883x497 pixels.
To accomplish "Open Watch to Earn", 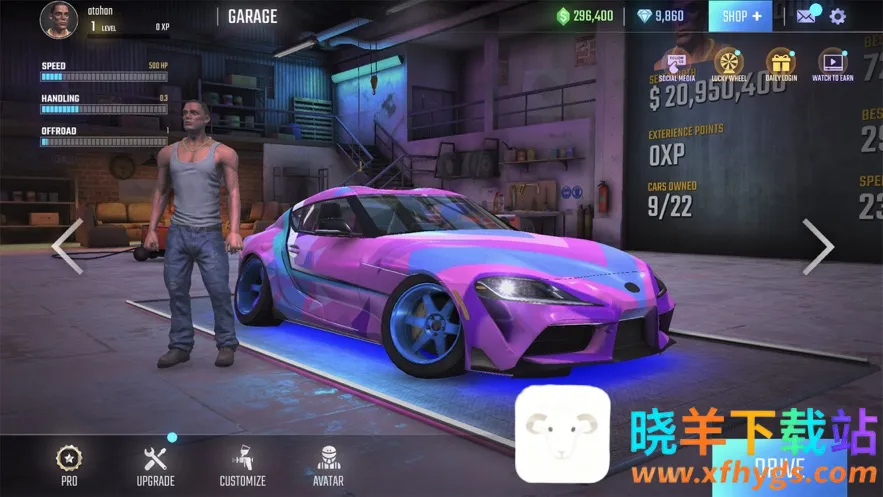I will pyautogui.click(x=832, y=64).
